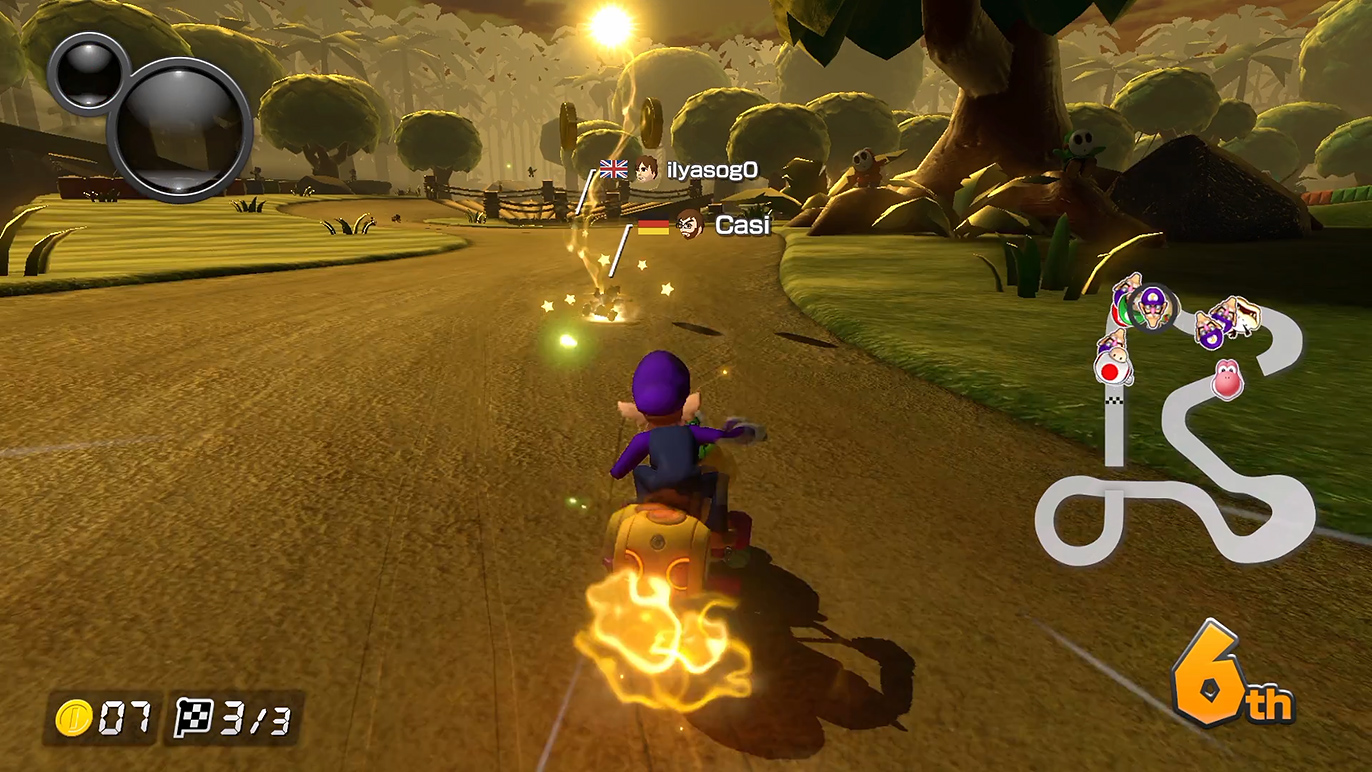Click the Dry Bones marker on minimap

1242,316
